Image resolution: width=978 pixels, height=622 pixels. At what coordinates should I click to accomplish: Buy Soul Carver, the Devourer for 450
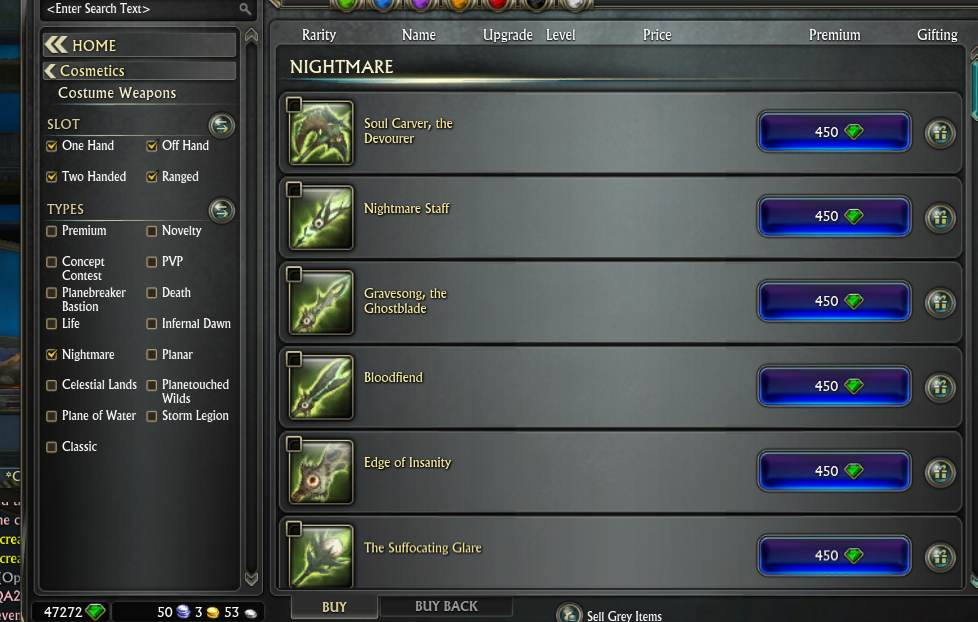point(834,132)
